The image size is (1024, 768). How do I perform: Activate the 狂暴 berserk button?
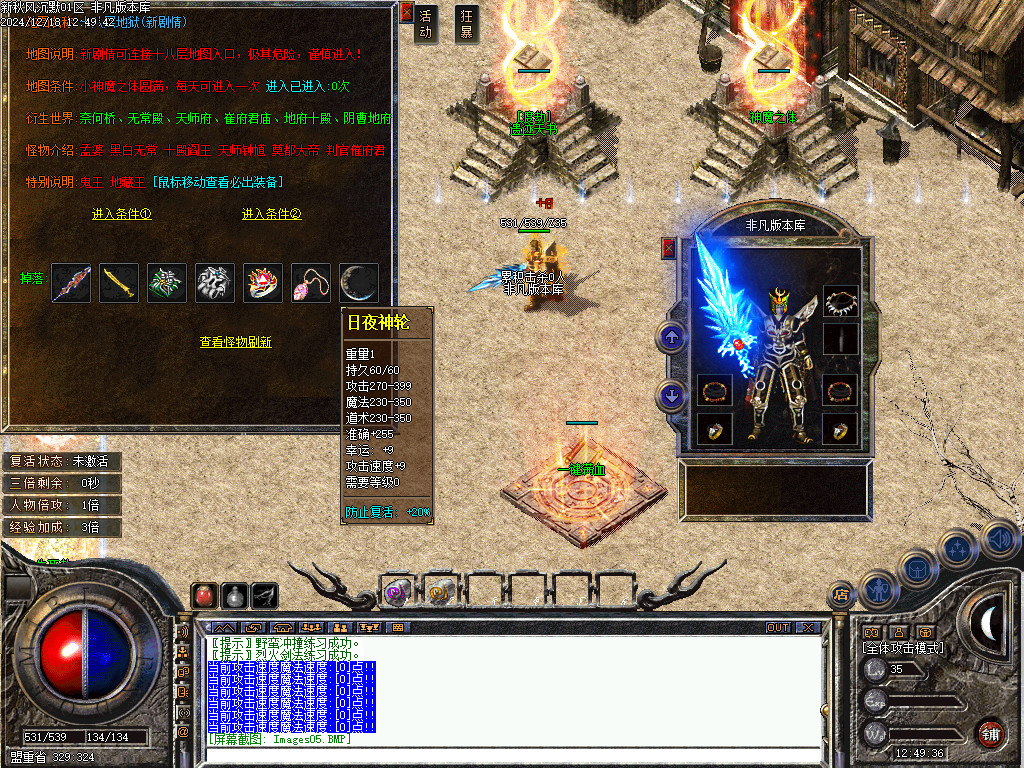pyautogui.click(x=466, y=23)
